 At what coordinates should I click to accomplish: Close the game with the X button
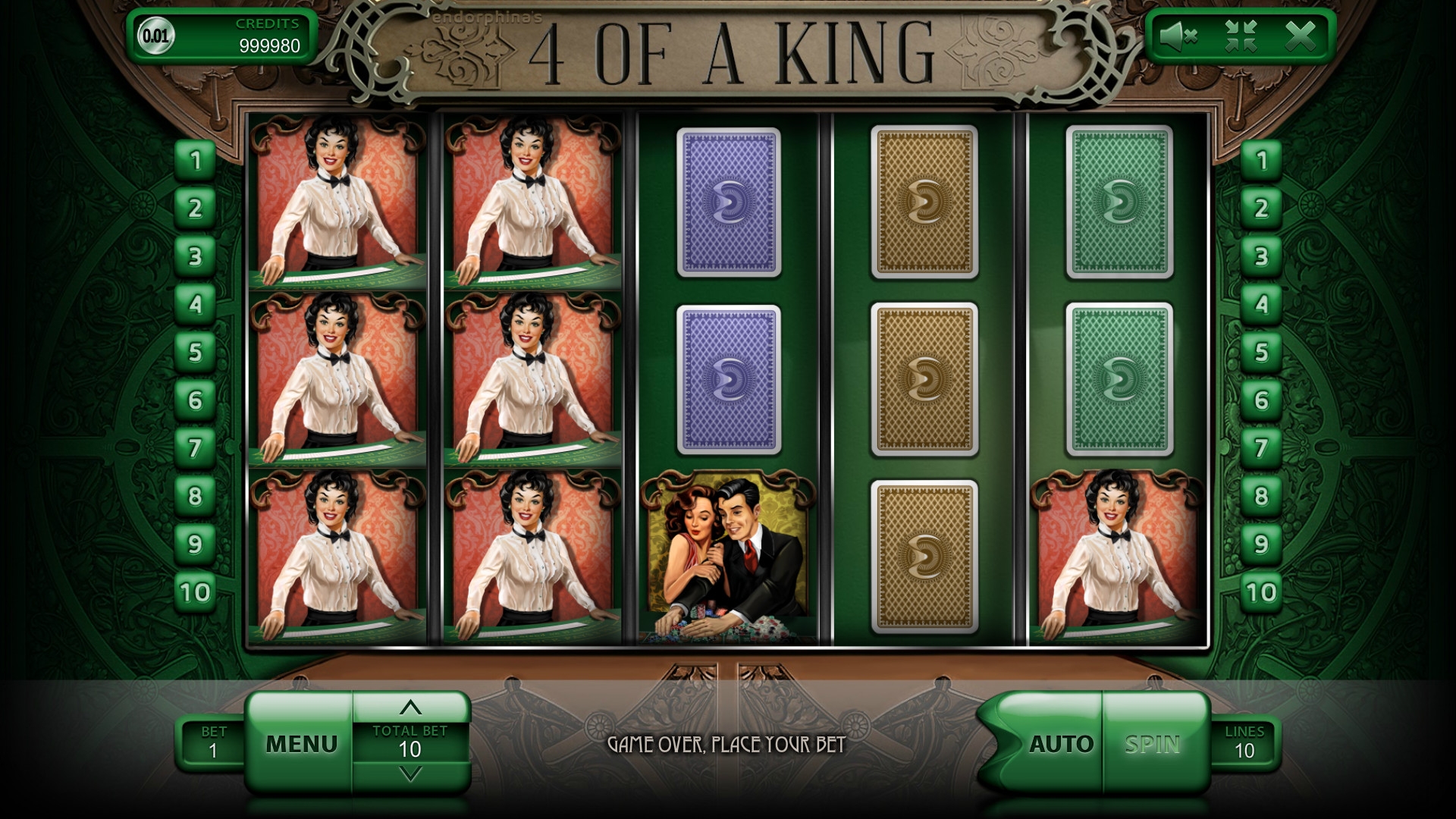(x=1301, y=36)
